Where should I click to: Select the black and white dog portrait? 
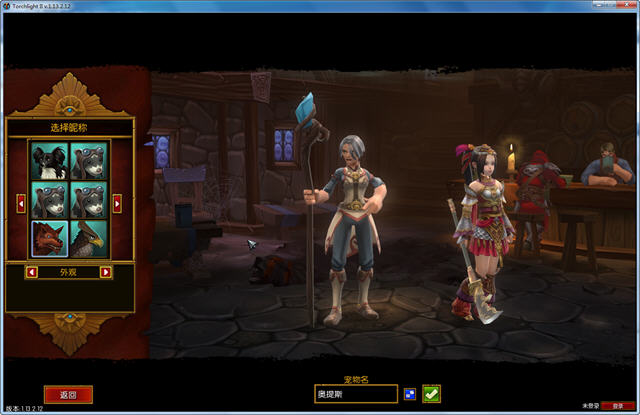pyautogui.click(x=50, y=160)
